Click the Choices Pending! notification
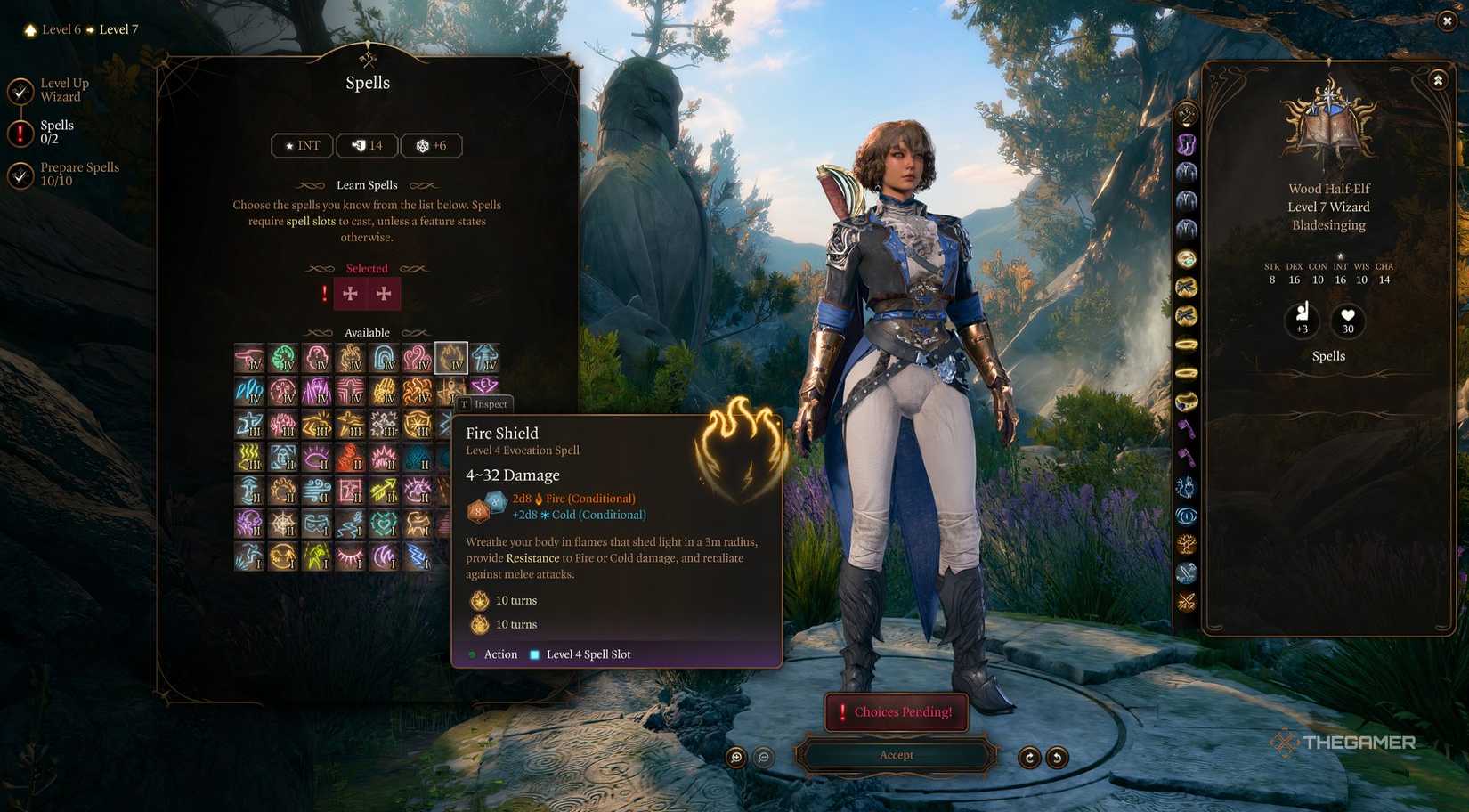The height and width of the screenshot is (812, 1469). [896, 711]
